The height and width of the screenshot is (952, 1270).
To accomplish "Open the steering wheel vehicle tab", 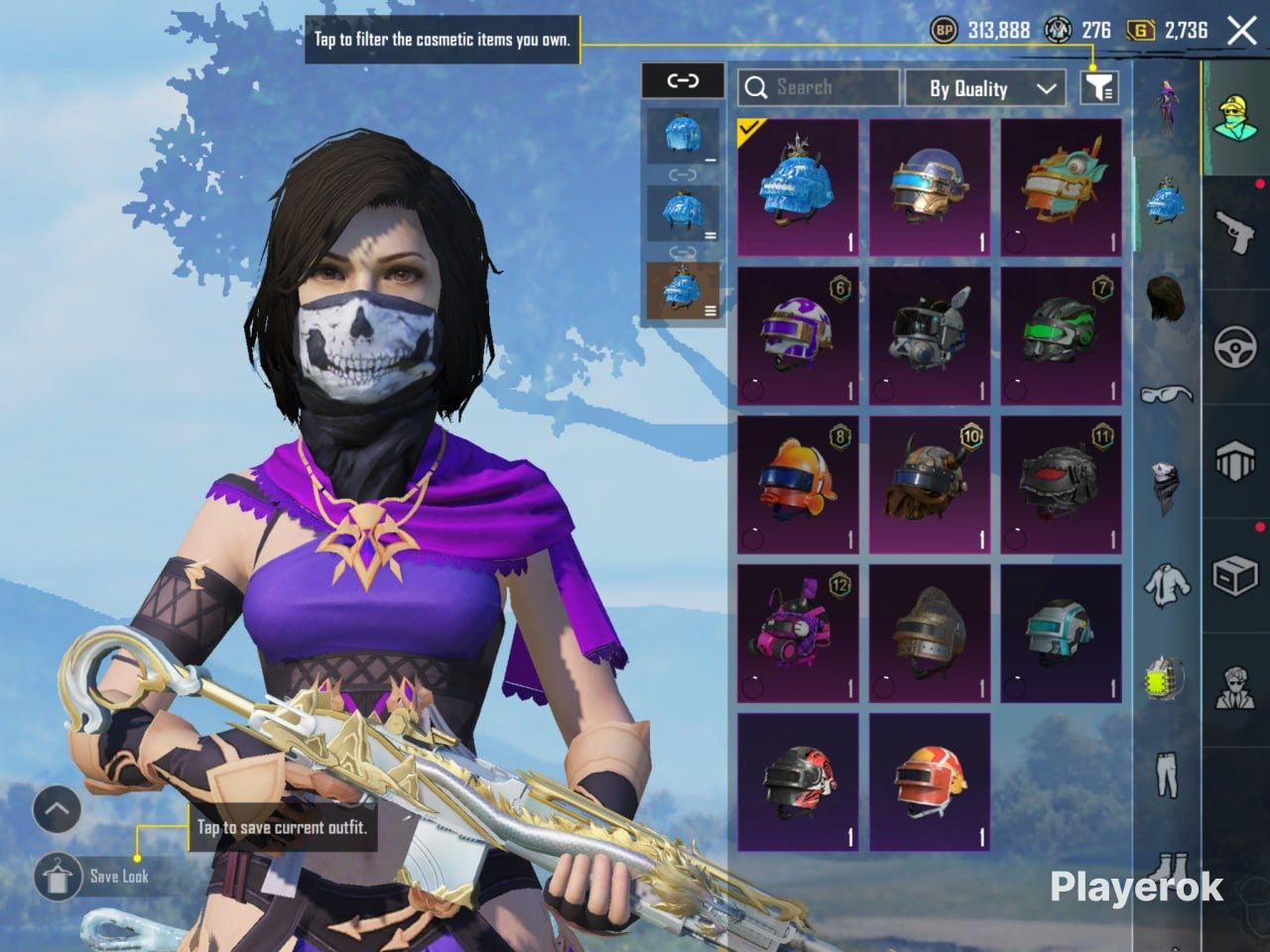I will [x=1235, y=347].
